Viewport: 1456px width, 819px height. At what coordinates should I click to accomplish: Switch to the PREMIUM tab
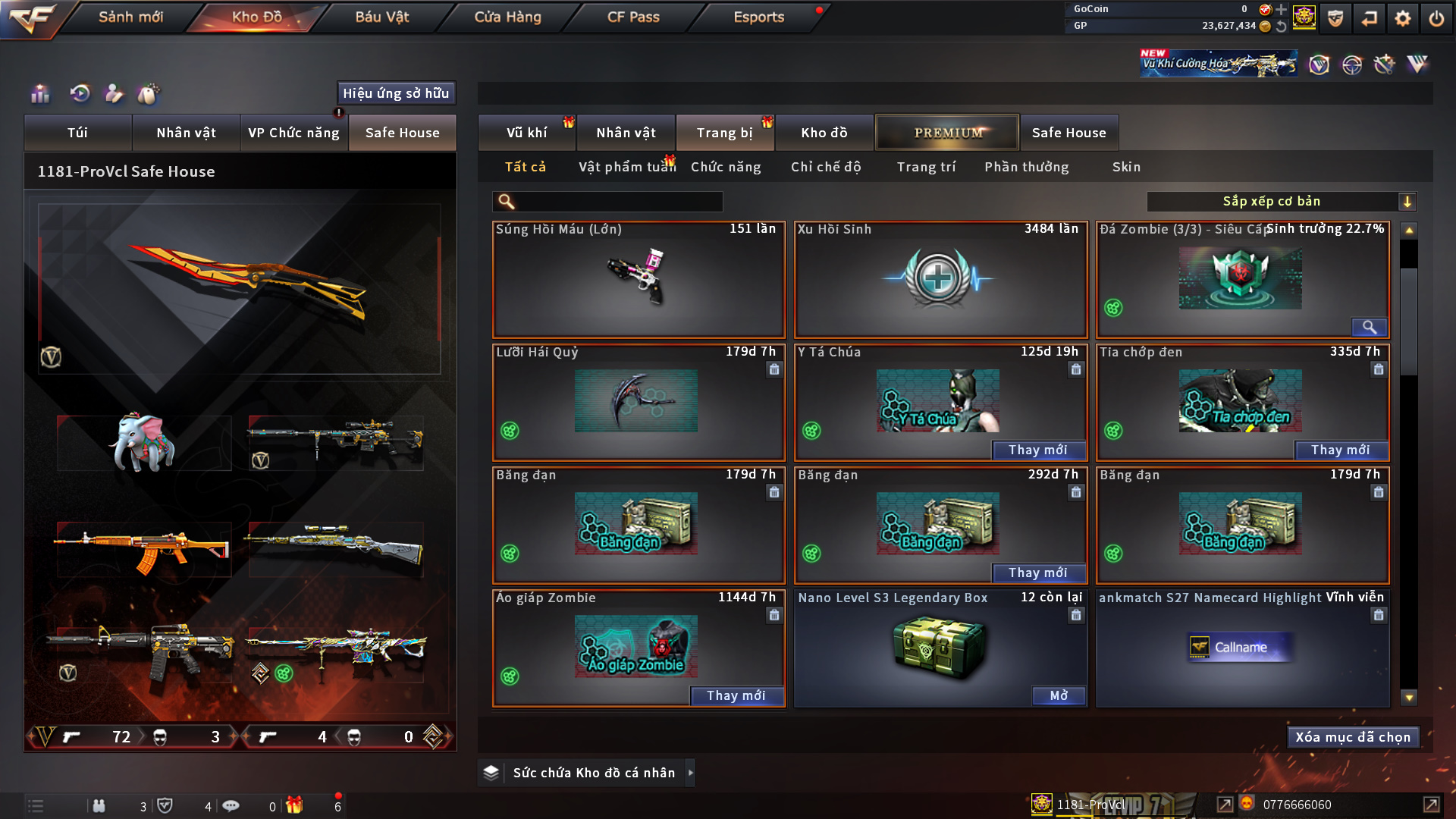coord(947,133)
